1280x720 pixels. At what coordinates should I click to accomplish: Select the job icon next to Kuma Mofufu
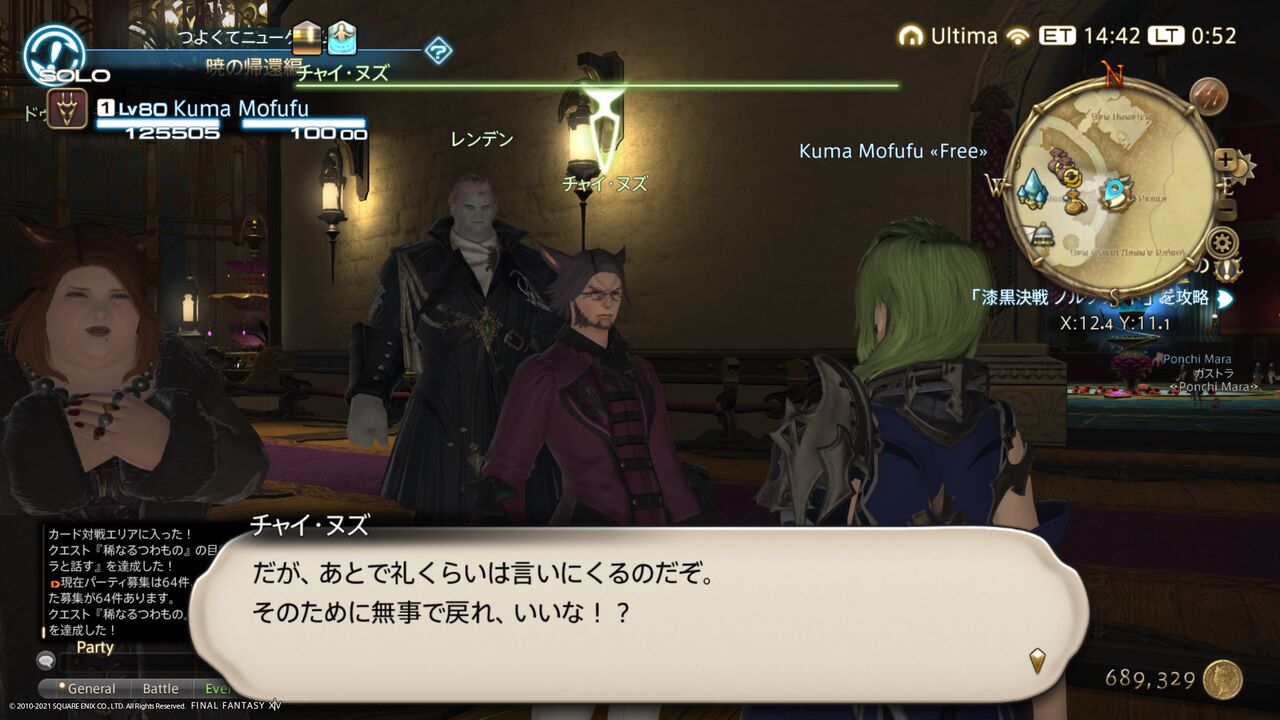point(65,106)
